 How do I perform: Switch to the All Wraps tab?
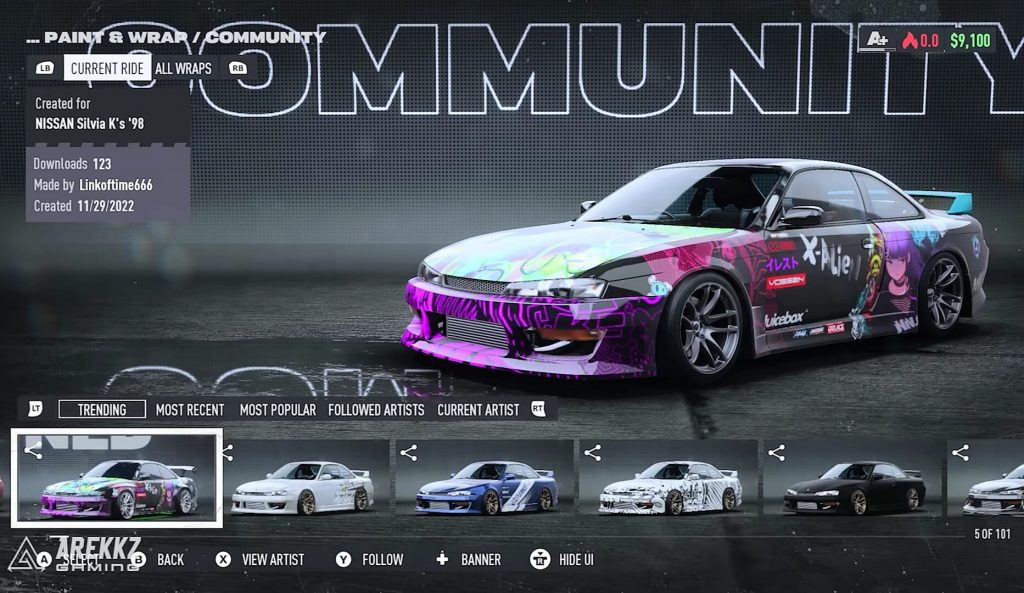183,68
